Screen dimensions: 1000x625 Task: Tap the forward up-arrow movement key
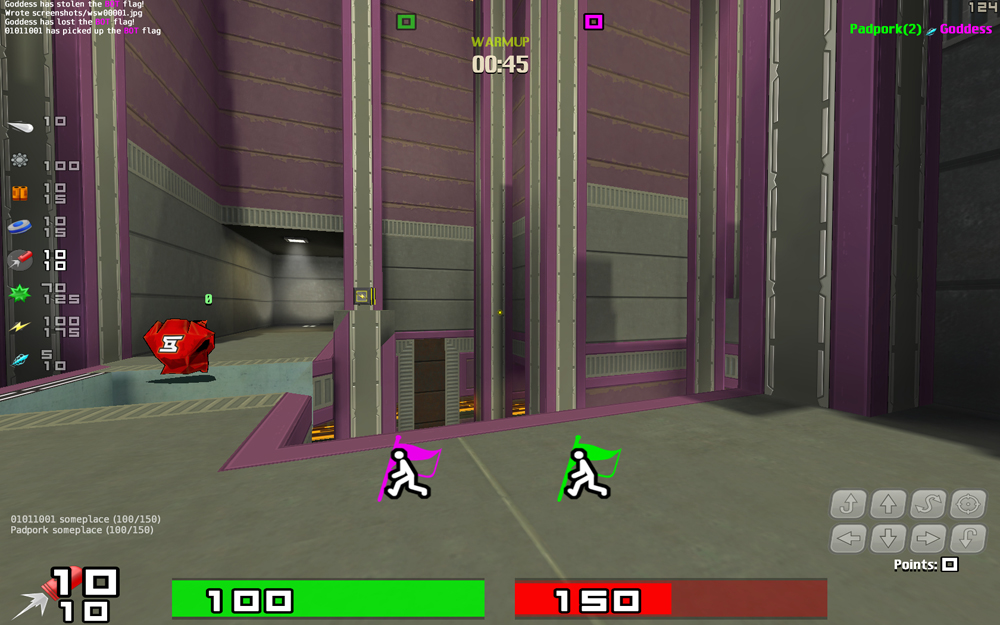coord(888,504)
